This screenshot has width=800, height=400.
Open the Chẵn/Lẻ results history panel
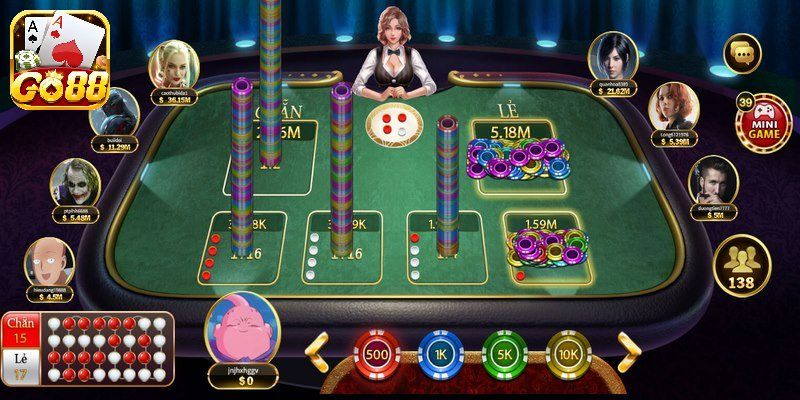click(x=87, y=348)
